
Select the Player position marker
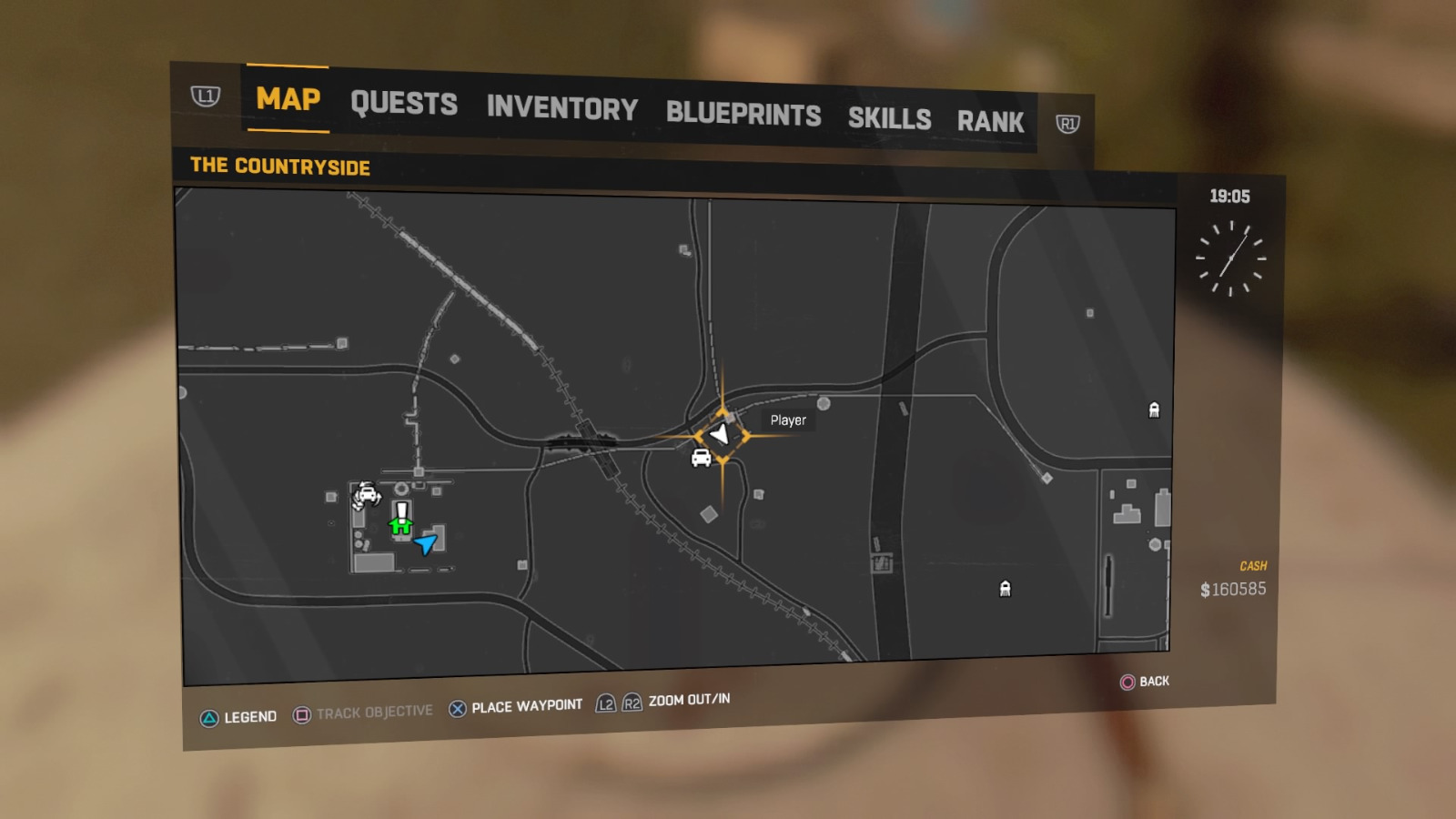coord(718,435)
